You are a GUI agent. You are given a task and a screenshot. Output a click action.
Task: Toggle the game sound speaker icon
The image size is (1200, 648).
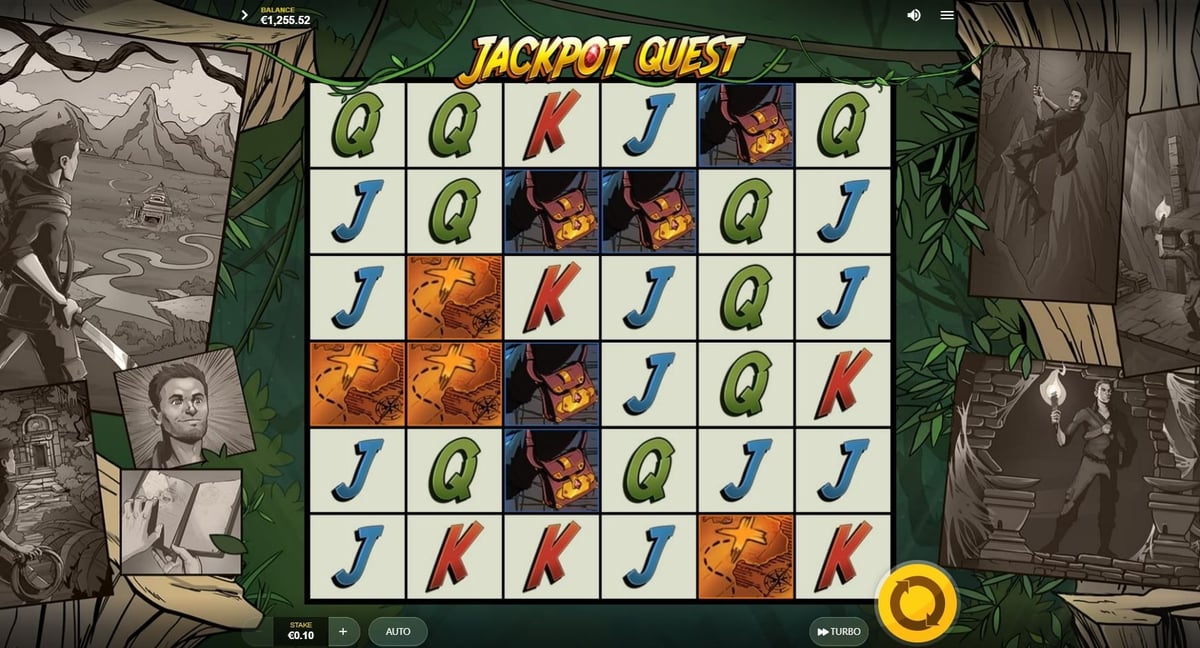[x=913, y=15]
